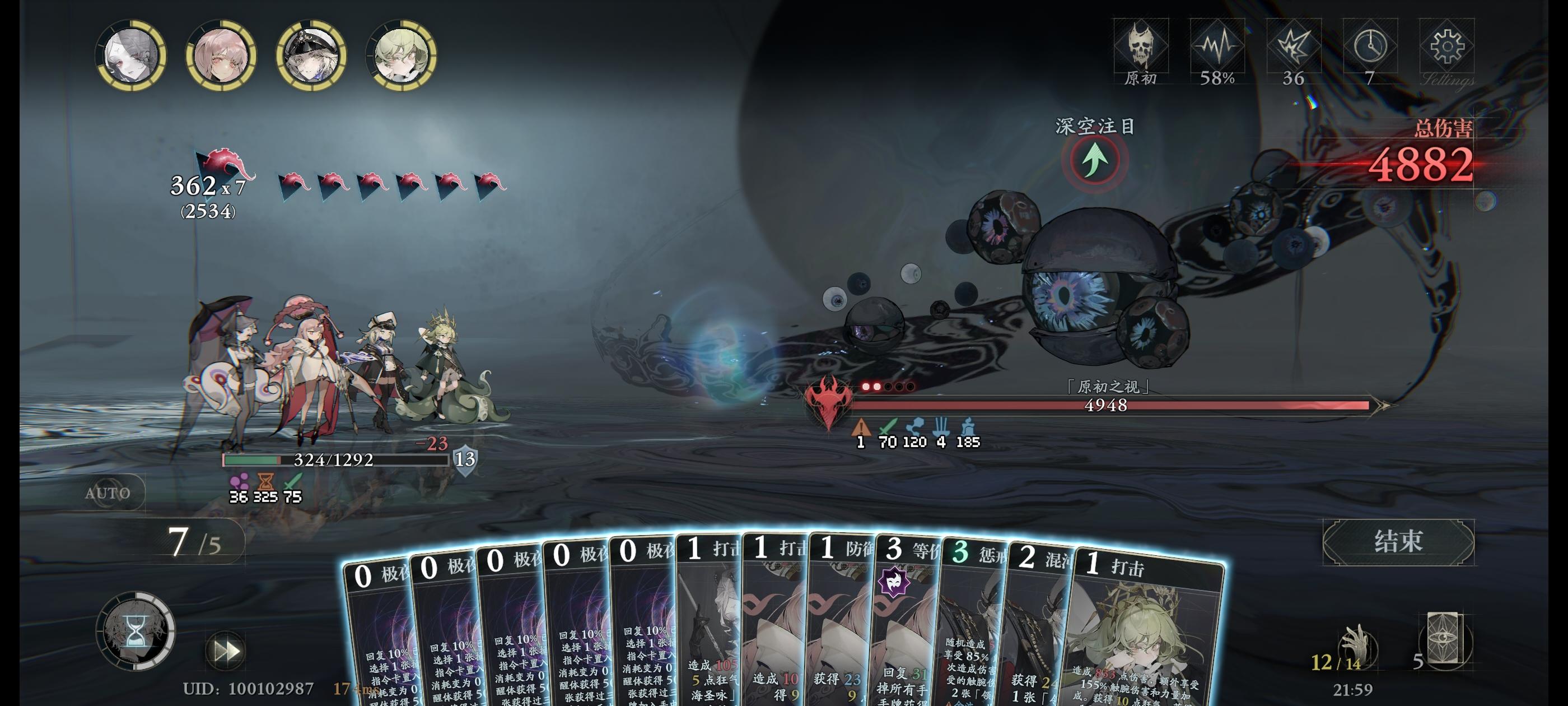Select the green-haired character portrait
This screenshot has width=1568, height=706.
tap(401, 56)
